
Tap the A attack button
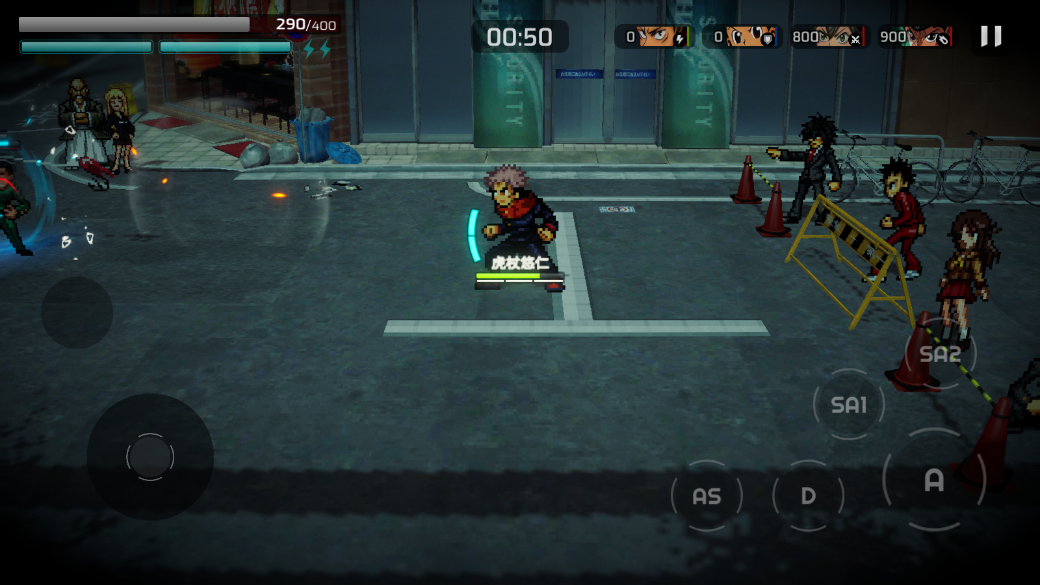[x=933, y=480]
